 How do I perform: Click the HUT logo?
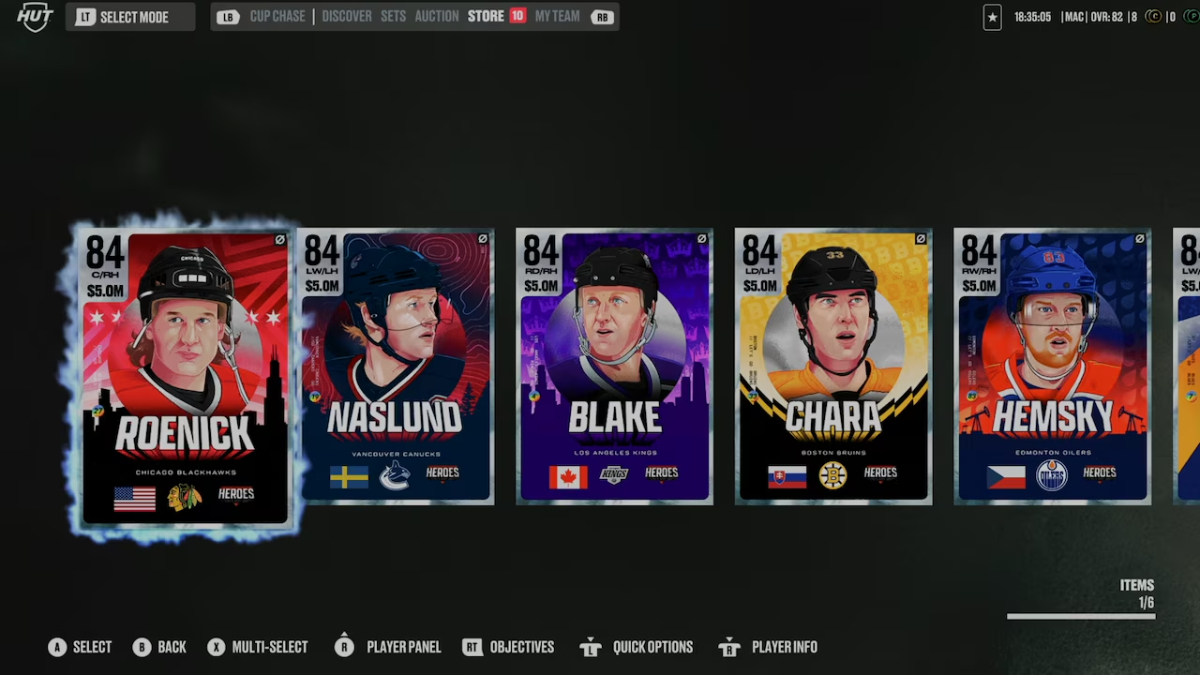tap(35, 17)
